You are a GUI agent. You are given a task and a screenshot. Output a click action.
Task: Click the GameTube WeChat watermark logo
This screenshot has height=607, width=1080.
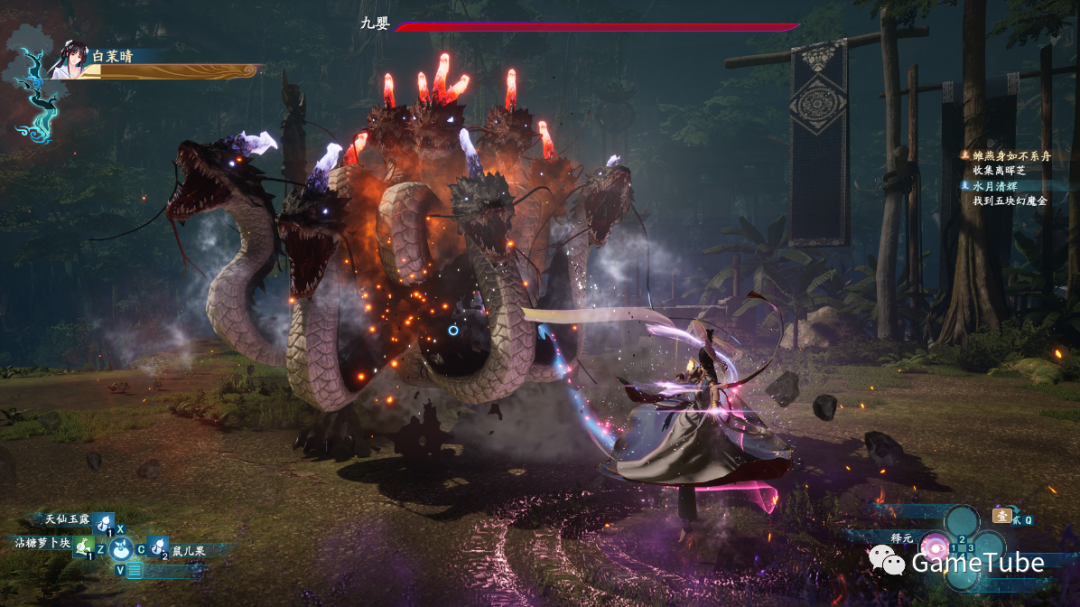point(887,562)
